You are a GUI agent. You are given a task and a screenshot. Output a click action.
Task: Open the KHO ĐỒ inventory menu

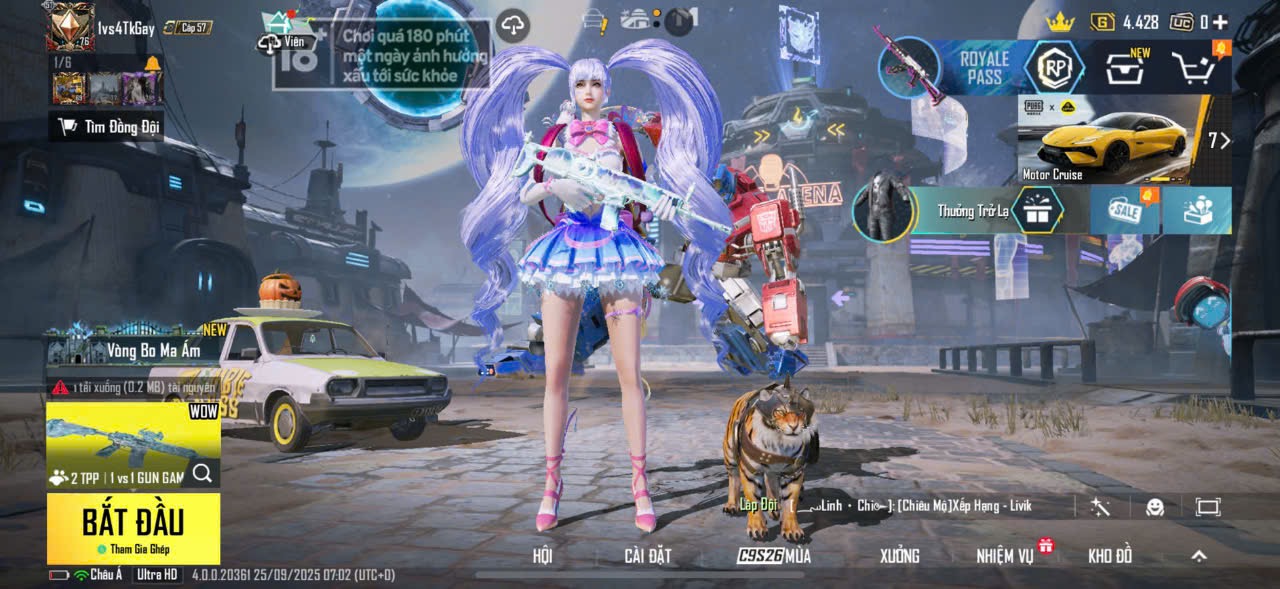(1110, 556)
